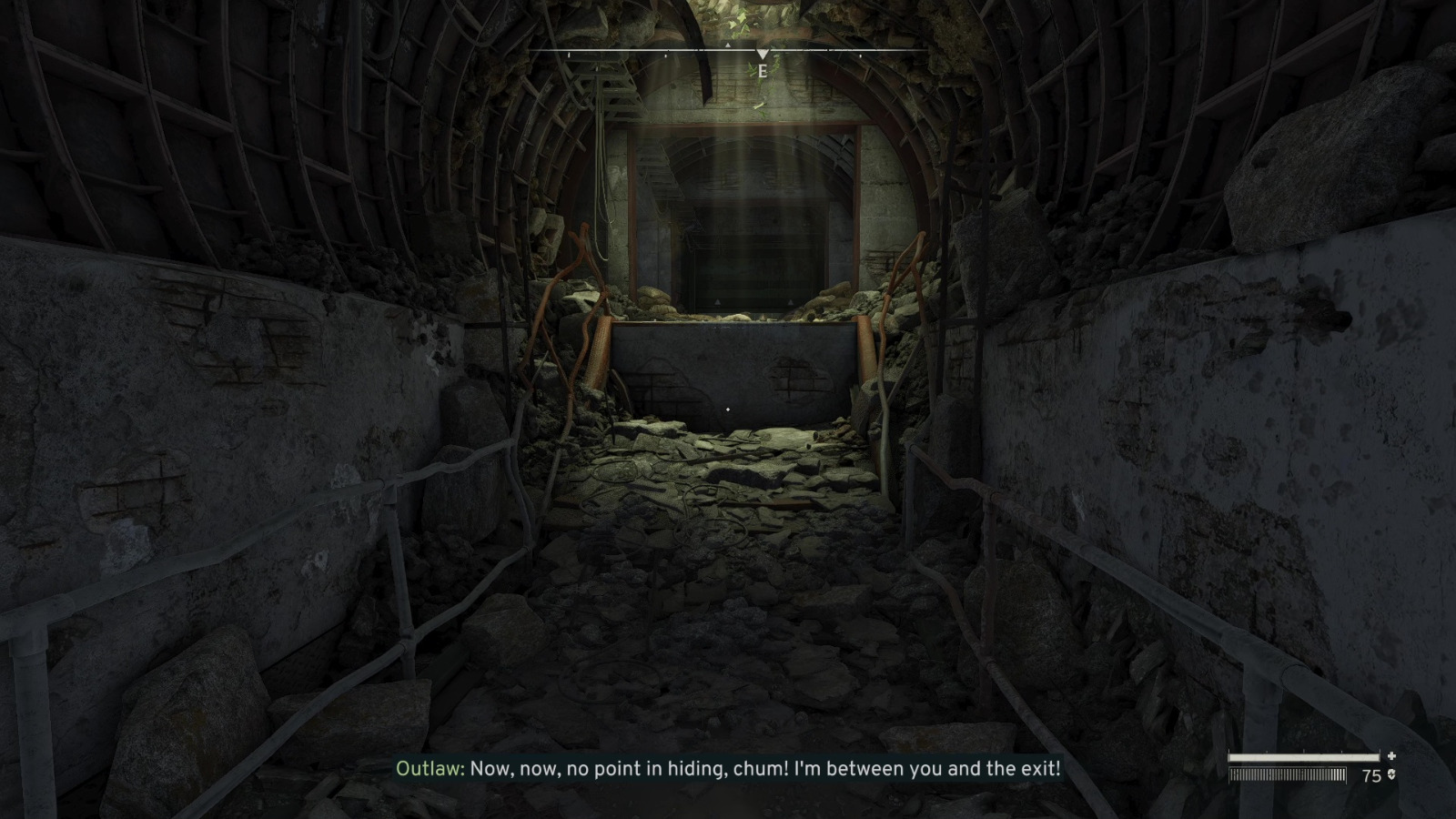Click the downward objective triangle on the compass
This screenshot has width=1456, height=819.
tap(763, 54)
